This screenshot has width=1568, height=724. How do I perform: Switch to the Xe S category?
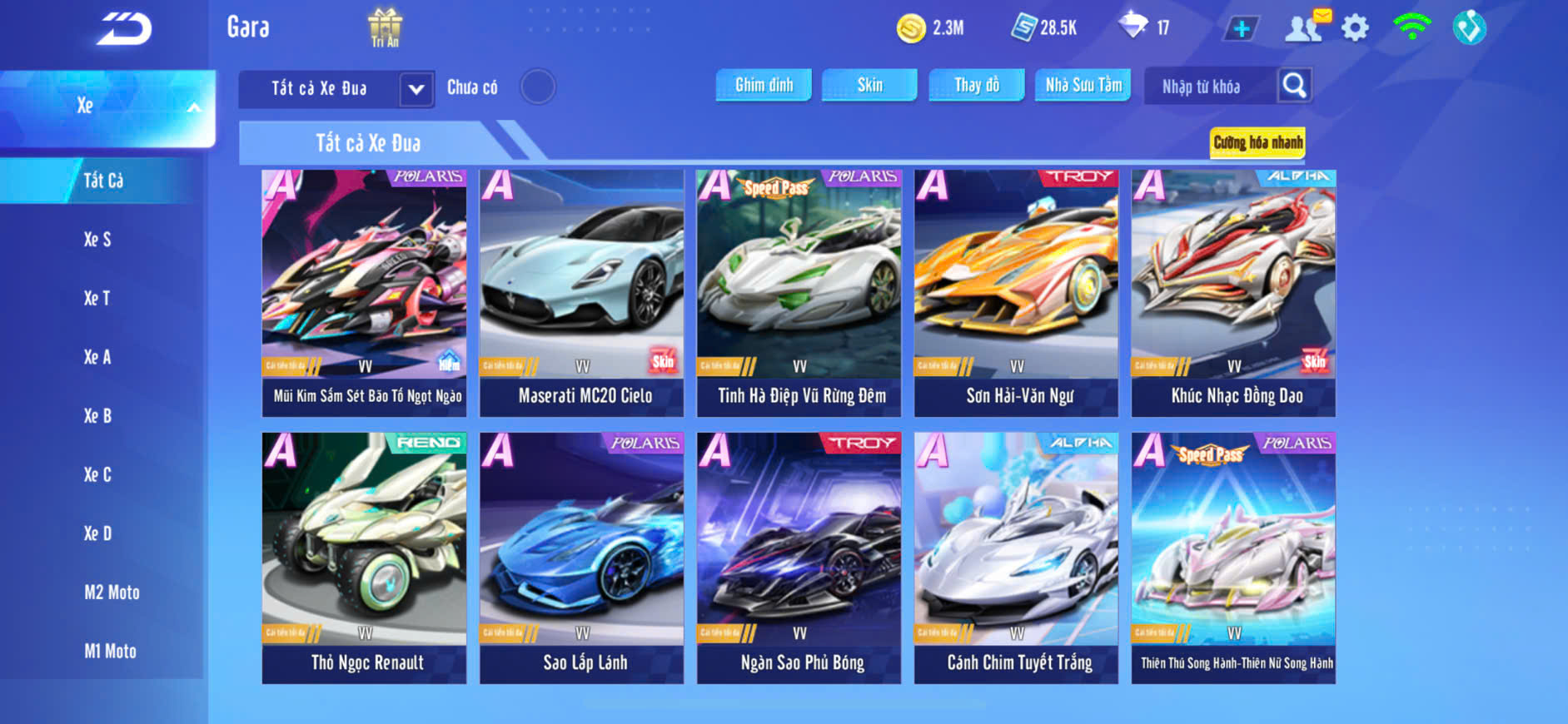click(x=97, y=240)
